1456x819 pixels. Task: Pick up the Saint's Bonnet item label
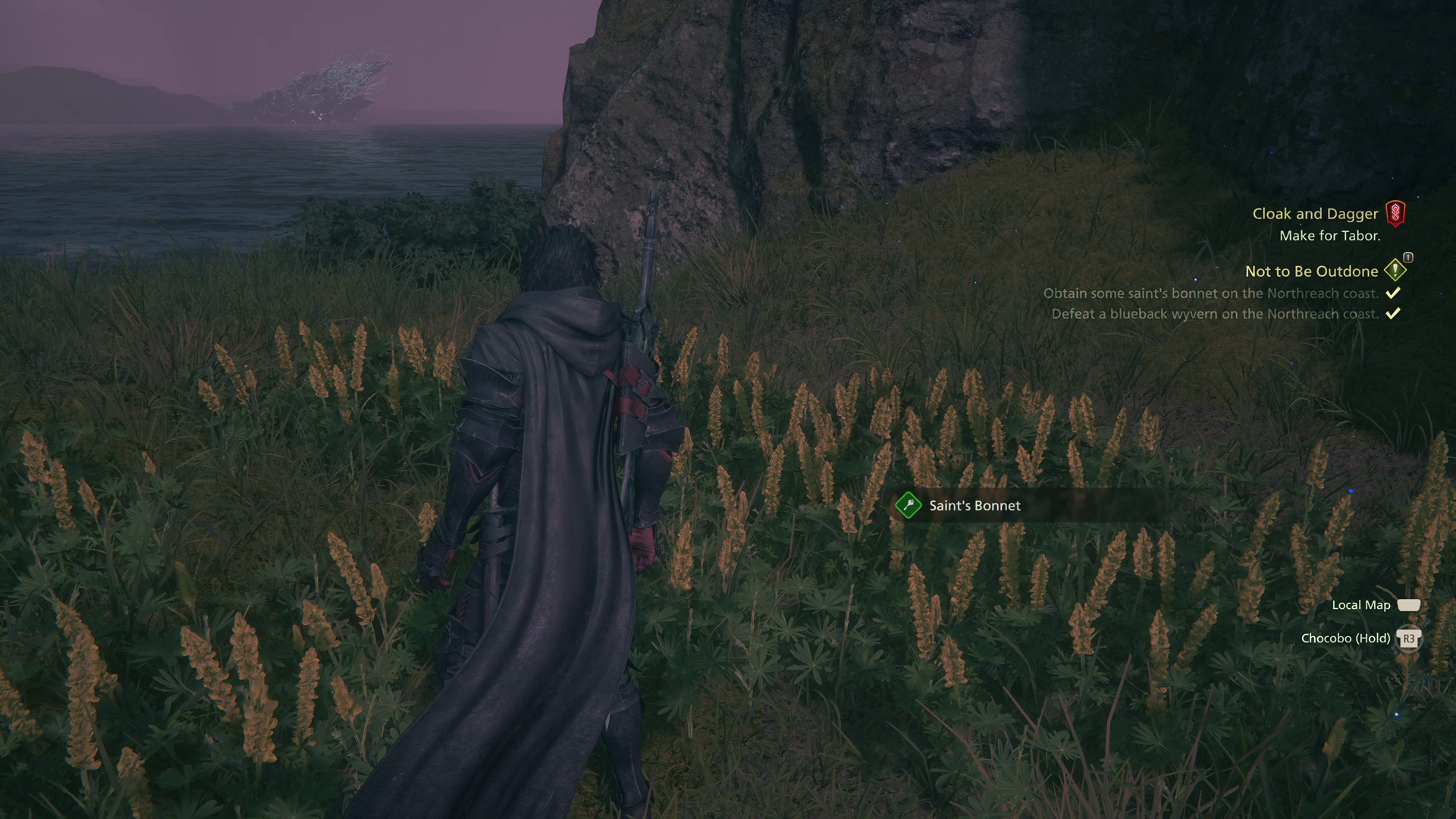point(974,506)
